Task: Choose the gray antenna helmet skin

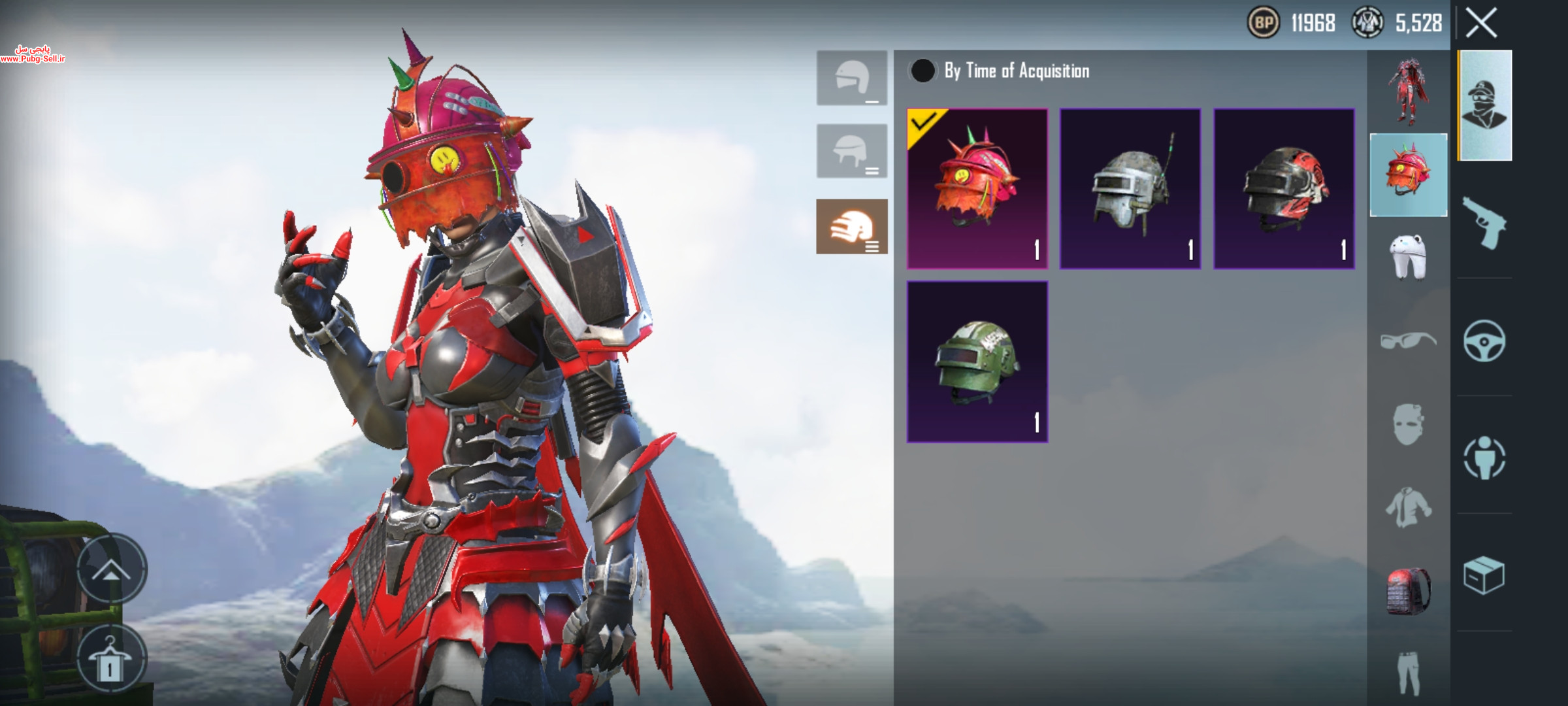Action: pyautogui.click(x=1130, y=188)
